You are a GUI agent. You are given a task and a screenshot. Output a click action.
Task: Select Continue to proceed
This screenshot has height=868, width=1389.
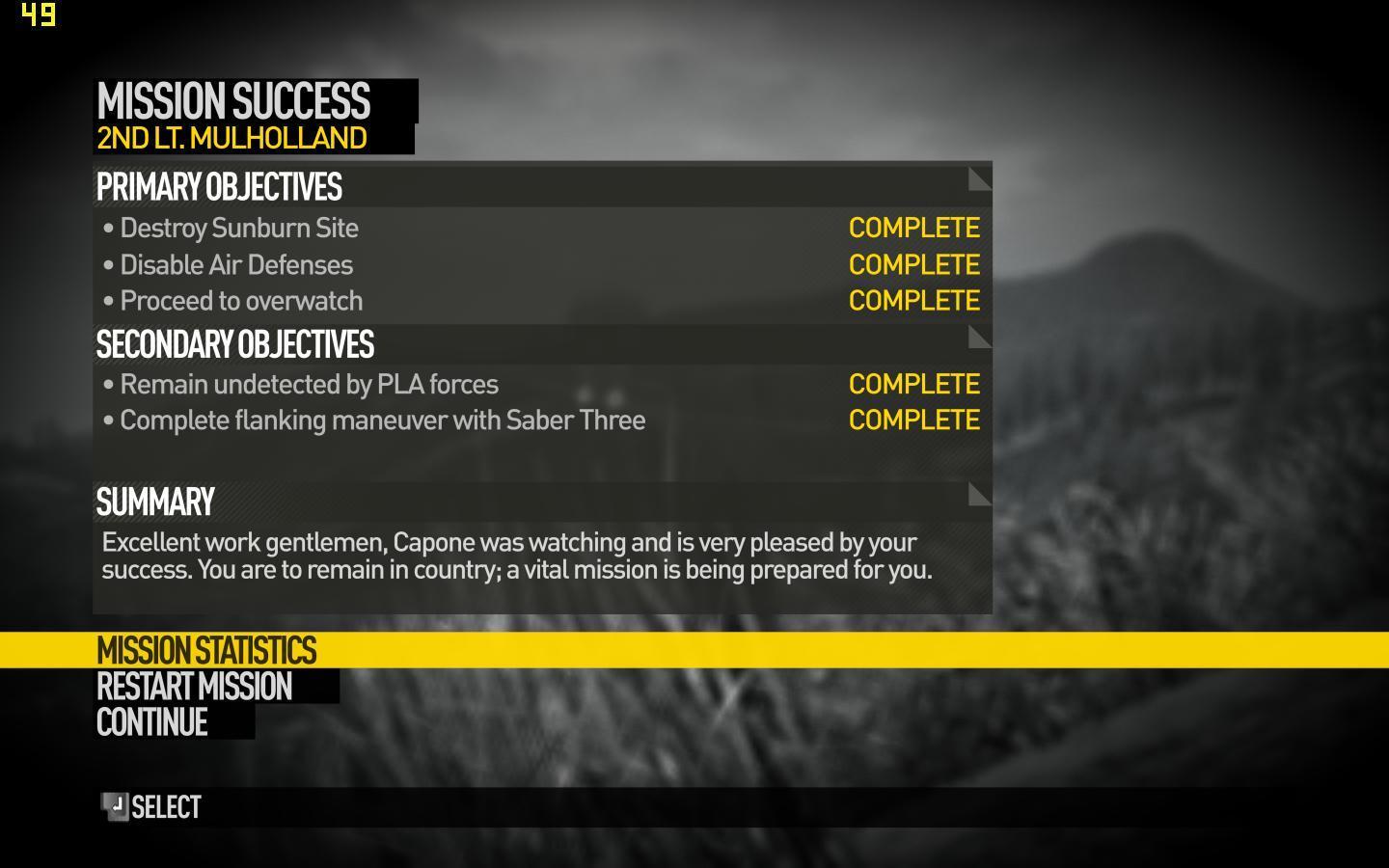click(152, 722)
